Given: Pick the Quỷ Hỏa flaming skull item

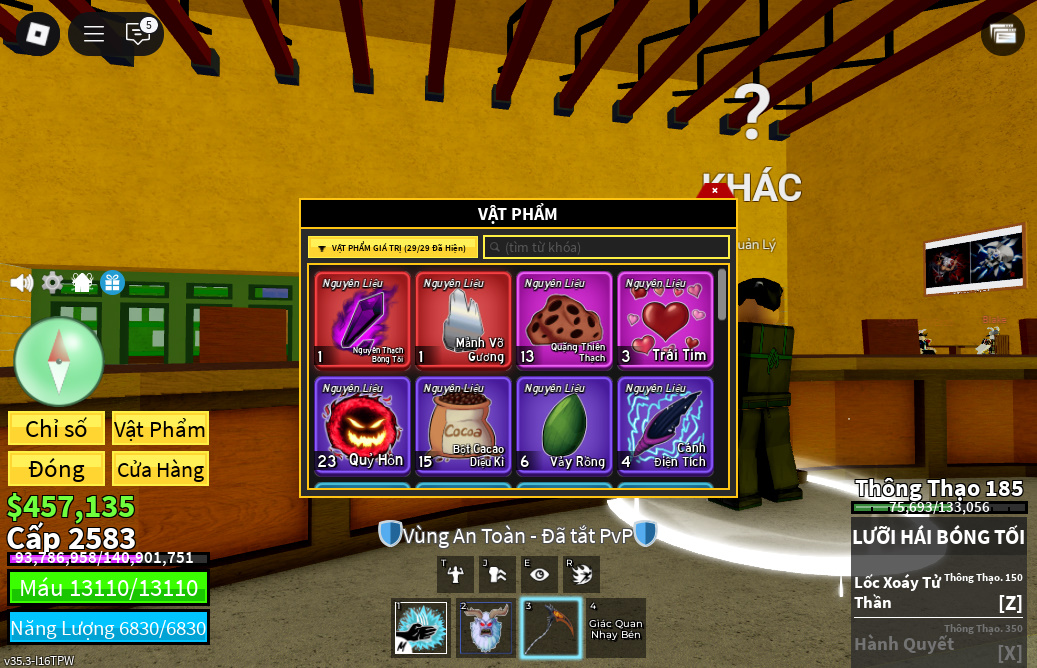Looking at the screenshot, I should pos(362,424).
